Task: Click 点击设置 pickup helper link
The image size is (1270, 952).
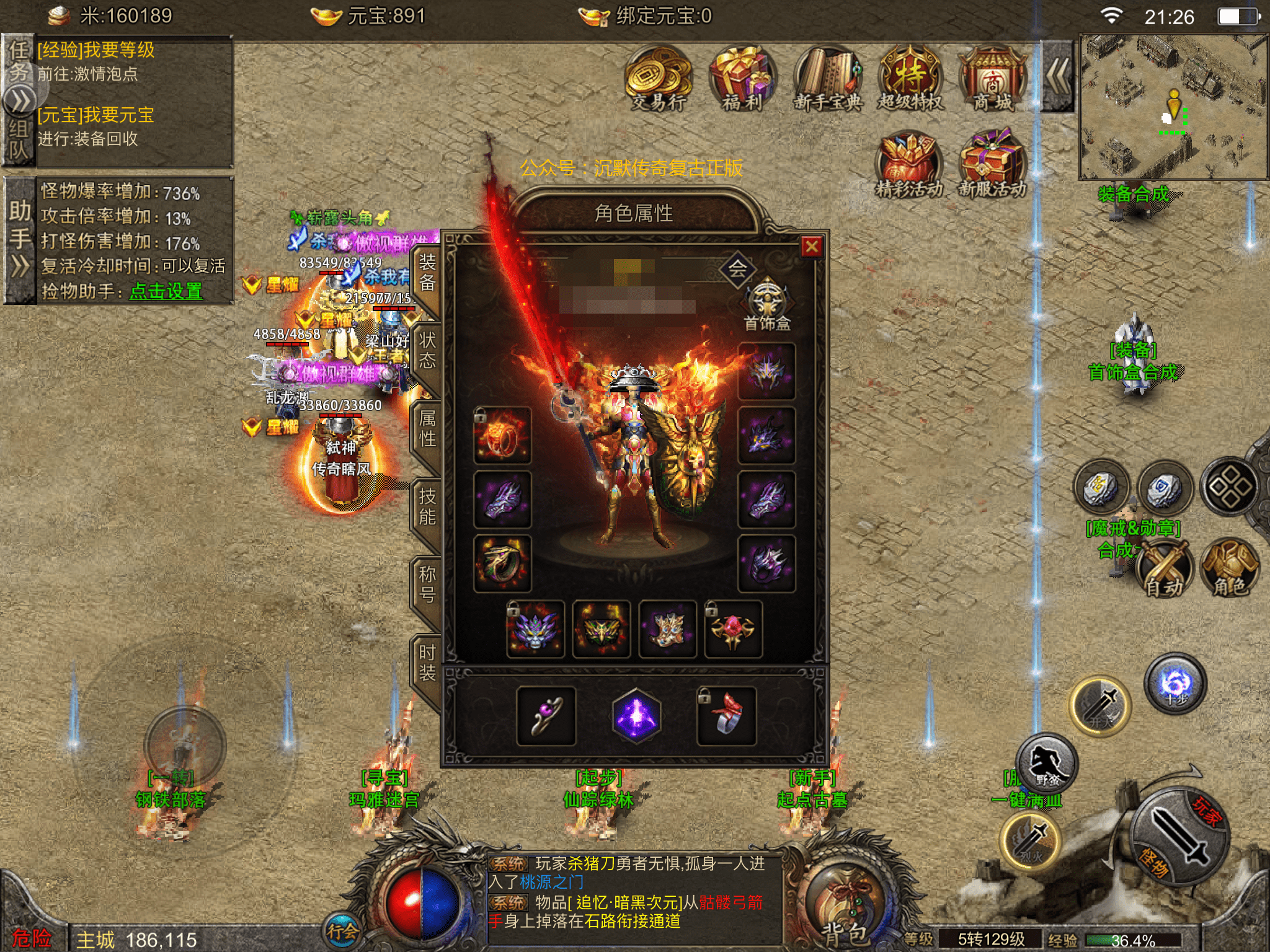Action: pyautogui.click(x=166, y=291)
